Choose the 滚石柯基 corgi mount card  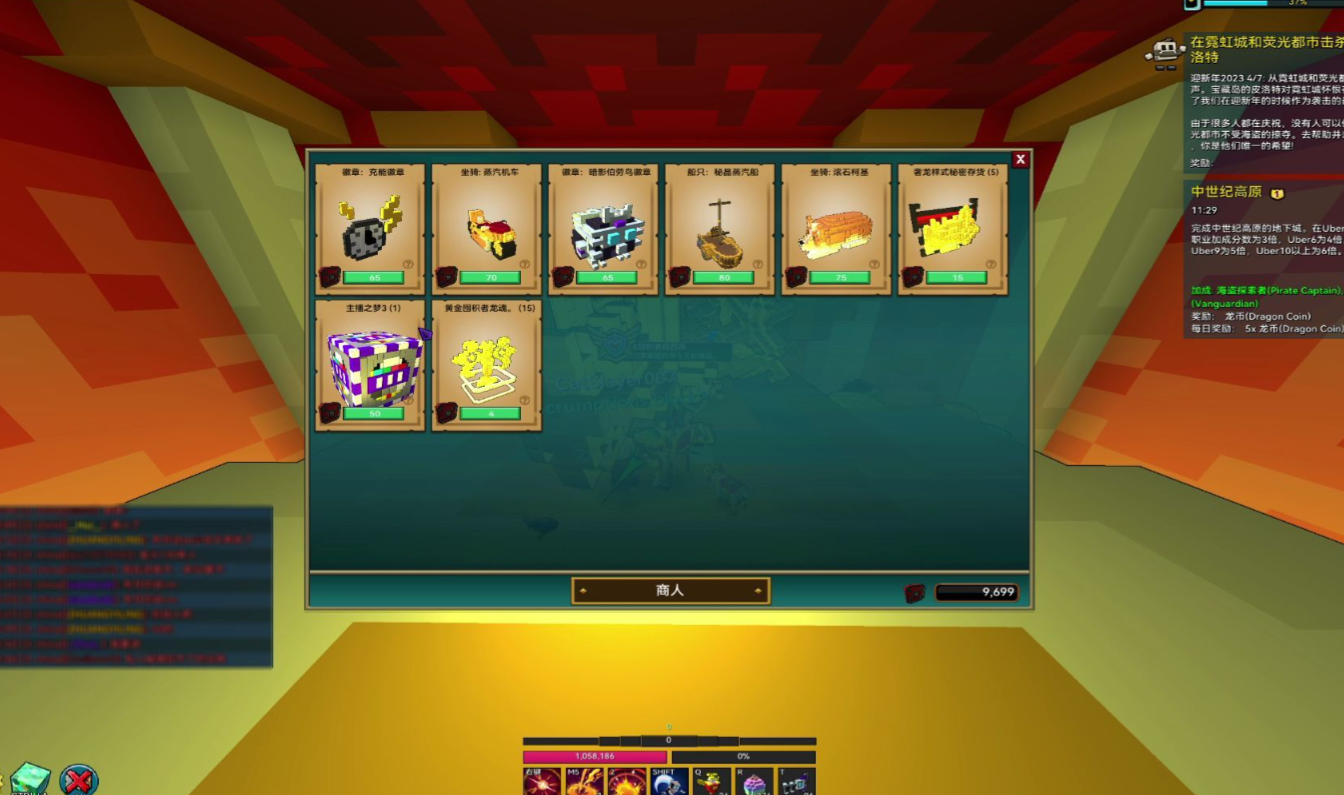[836, 229]
